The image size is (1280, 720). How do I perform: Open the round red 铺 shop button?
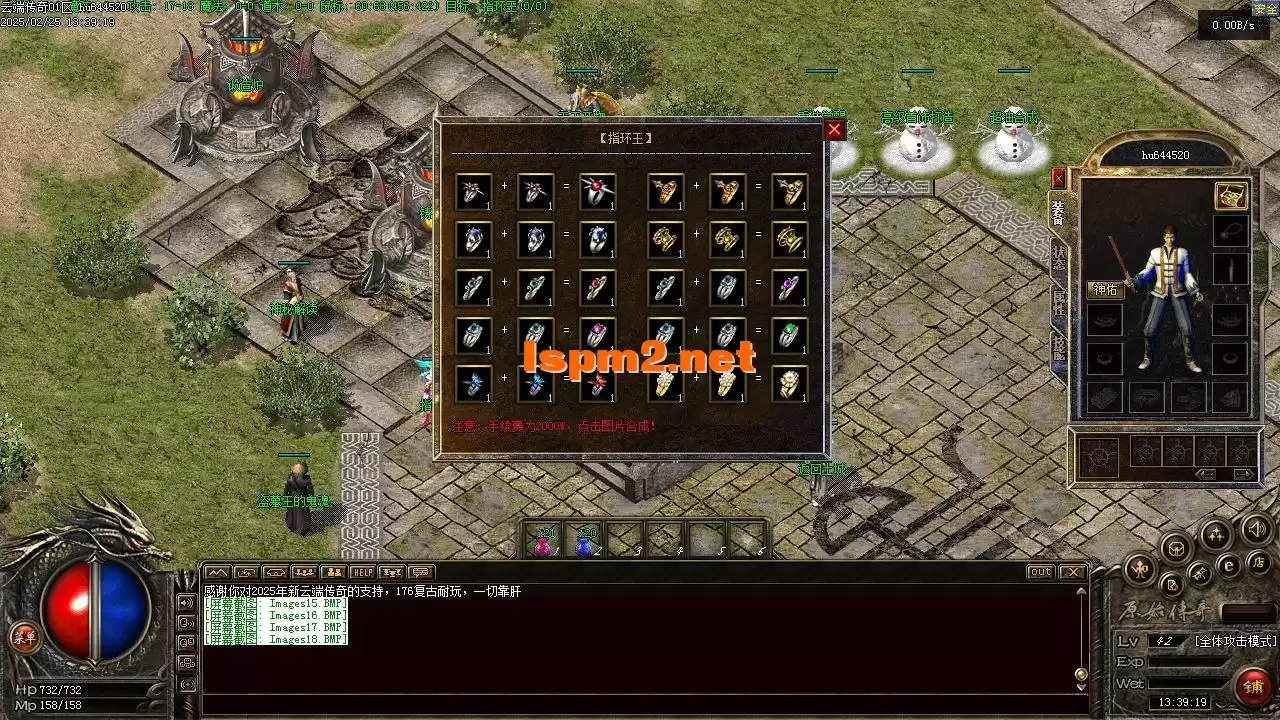(1251, 686)
